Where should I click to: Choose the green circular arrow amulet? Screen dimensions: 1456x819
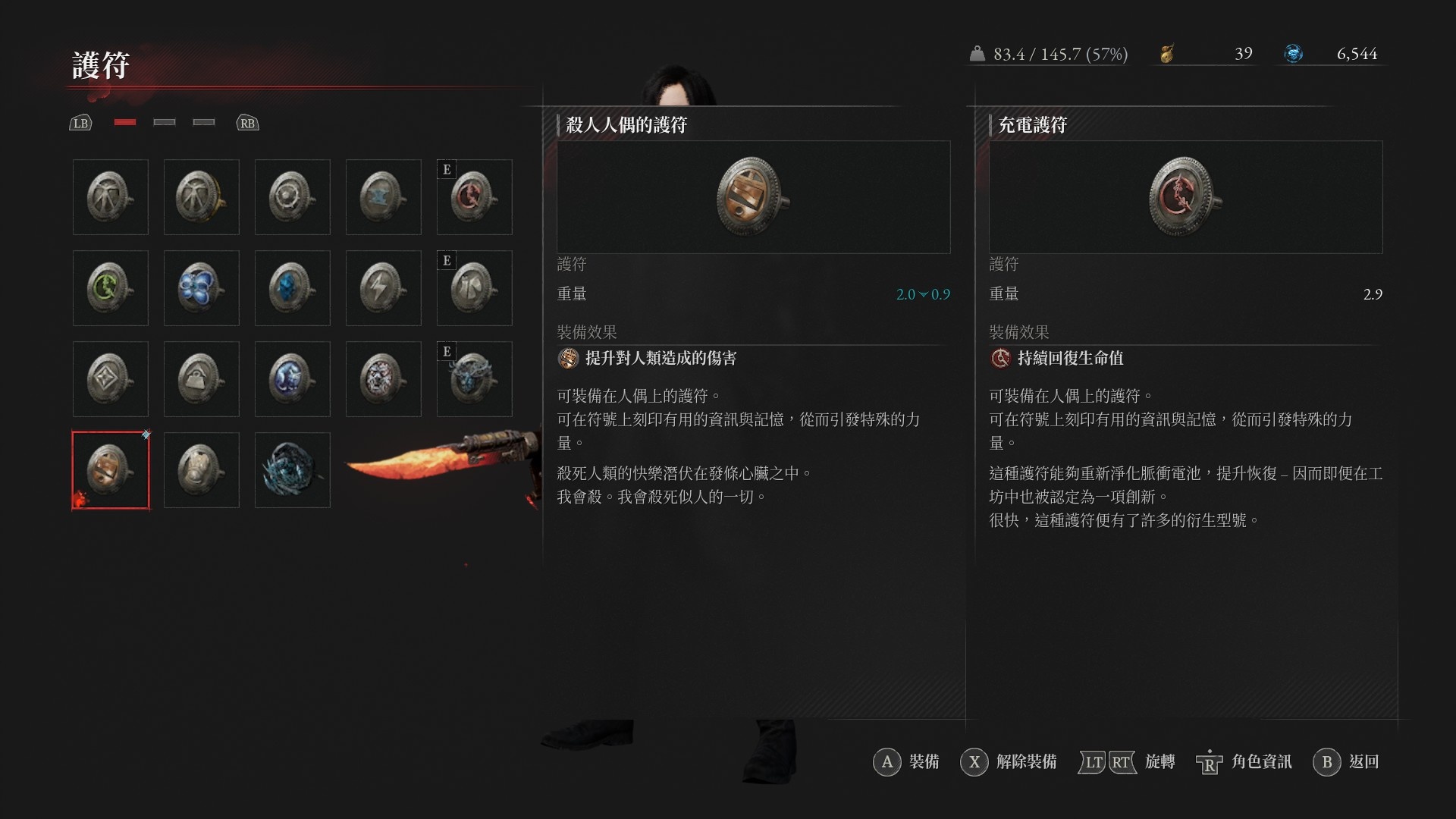point(110,288)
